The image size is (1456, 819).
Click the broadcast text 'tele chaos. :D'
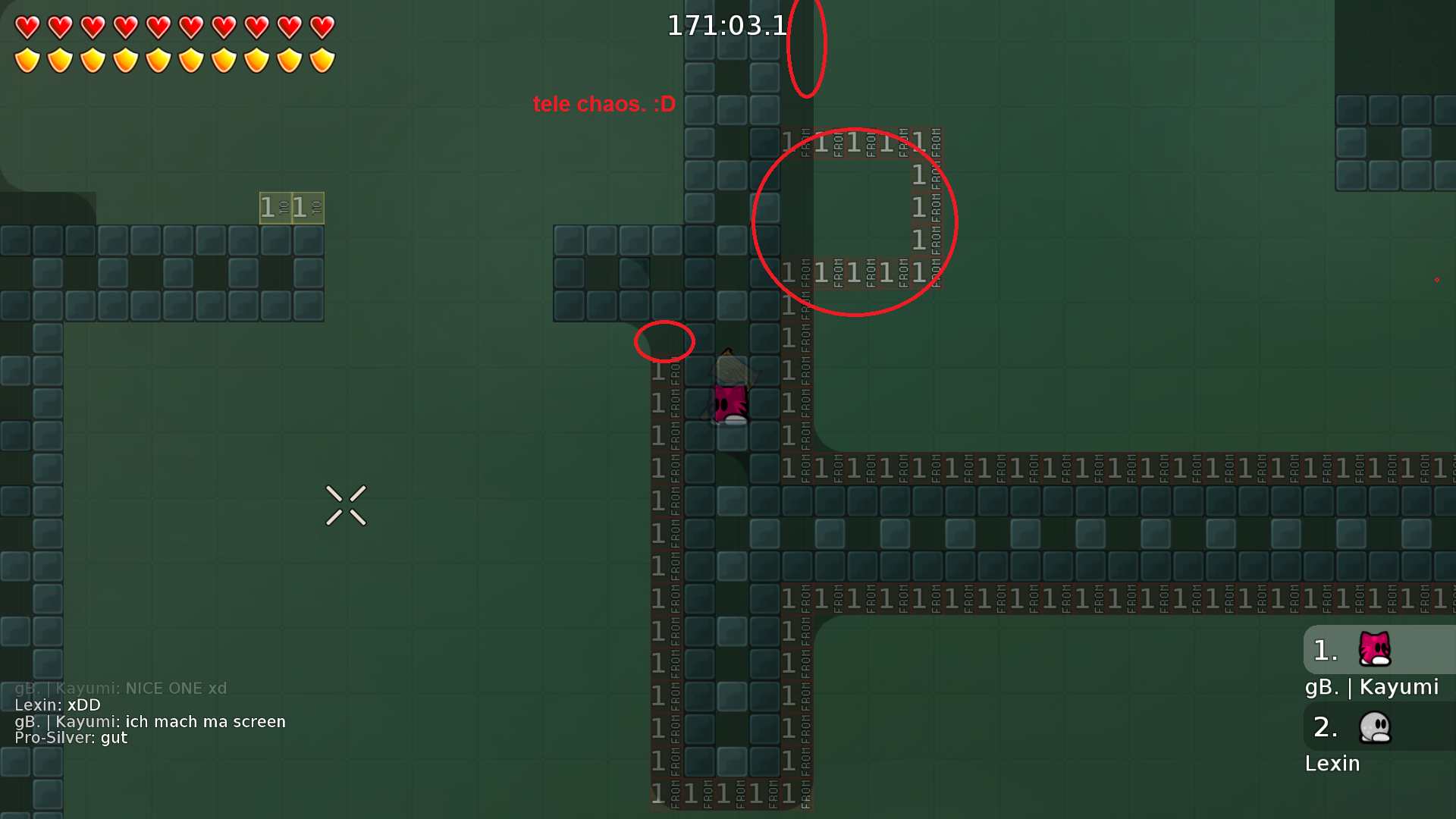tap(603, 104)
